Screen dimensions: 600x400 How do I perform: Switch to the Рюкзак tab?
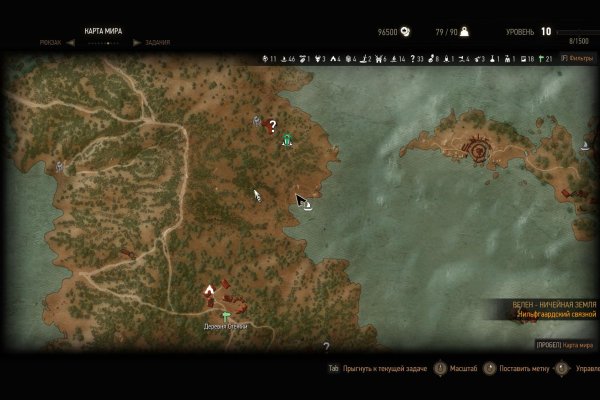(50, 43)
